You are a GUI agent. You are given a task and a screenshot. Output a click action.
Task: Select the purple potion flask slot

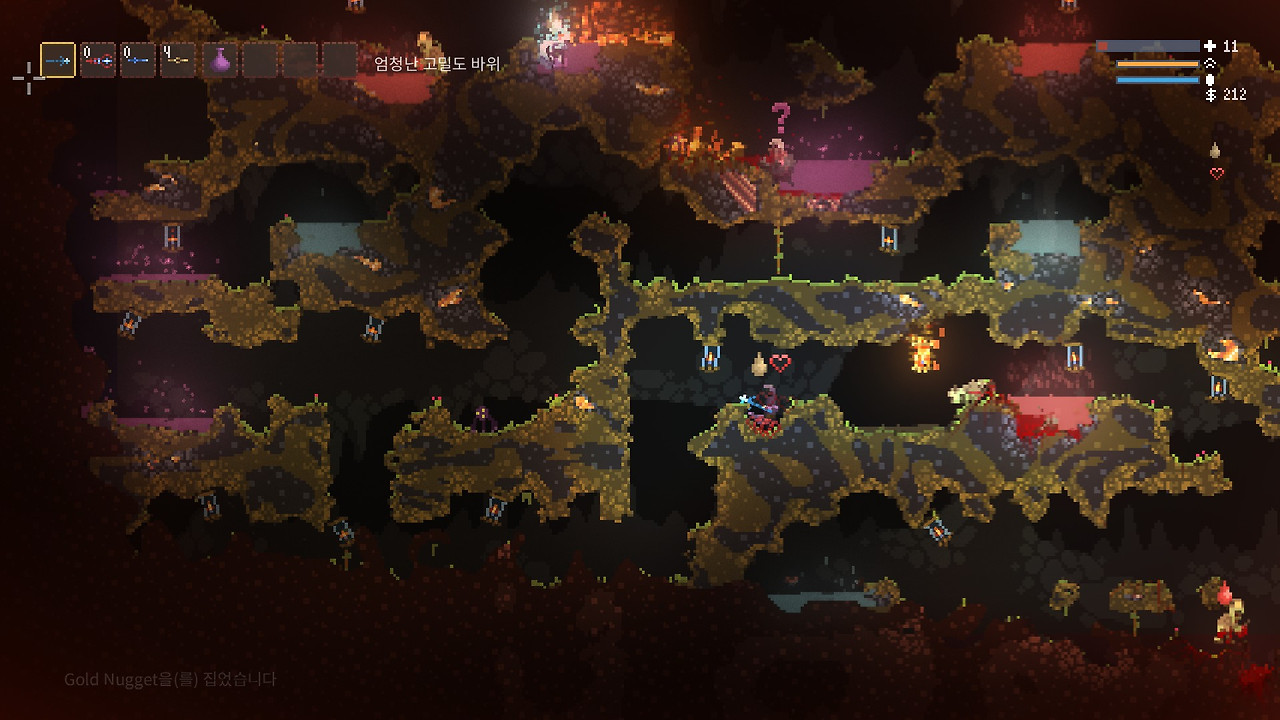(220, 60)
